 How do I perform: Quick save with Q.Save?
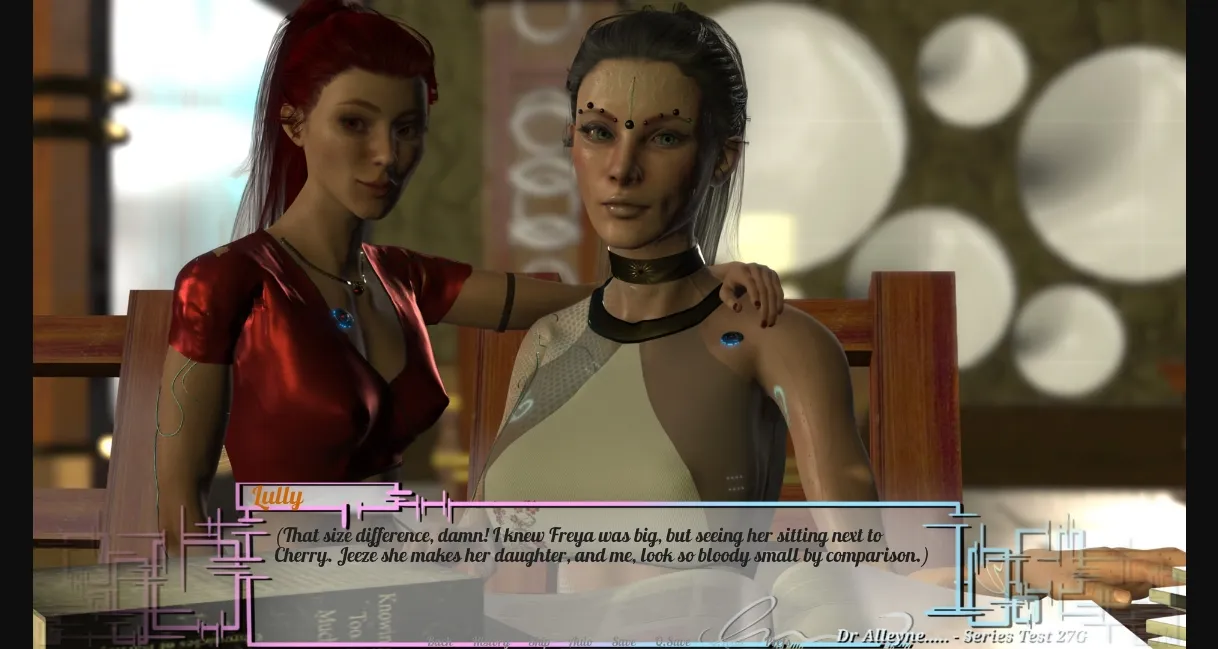(x=672, y=642)
